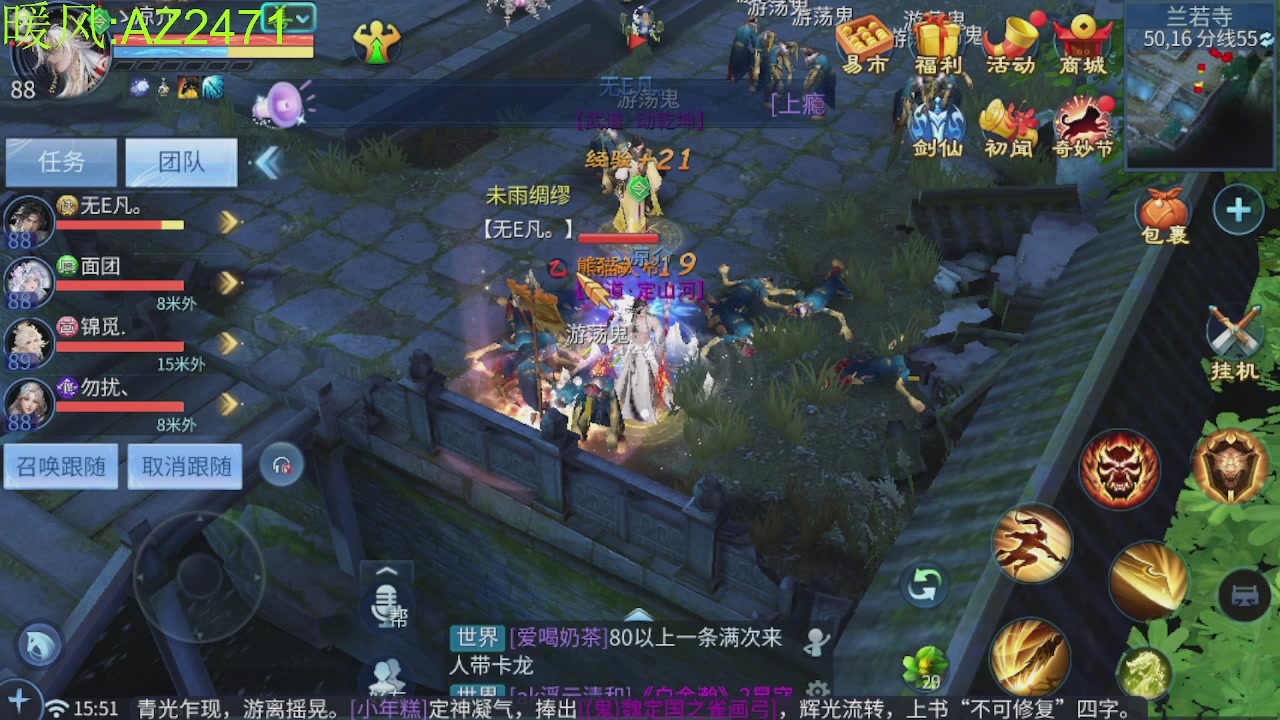
Task: Switch to the 任务 tab
Action: [x=62, y=162]
